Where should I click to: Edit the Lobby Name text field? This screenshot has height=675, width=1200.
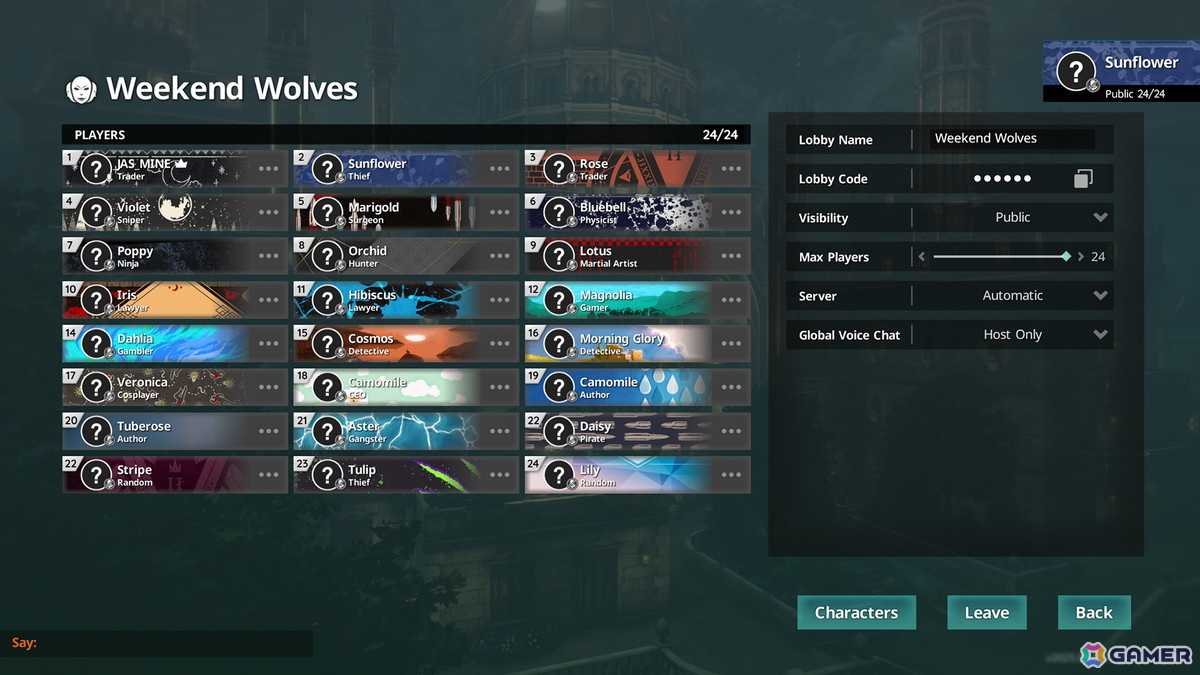click(x=1012, y=139)
